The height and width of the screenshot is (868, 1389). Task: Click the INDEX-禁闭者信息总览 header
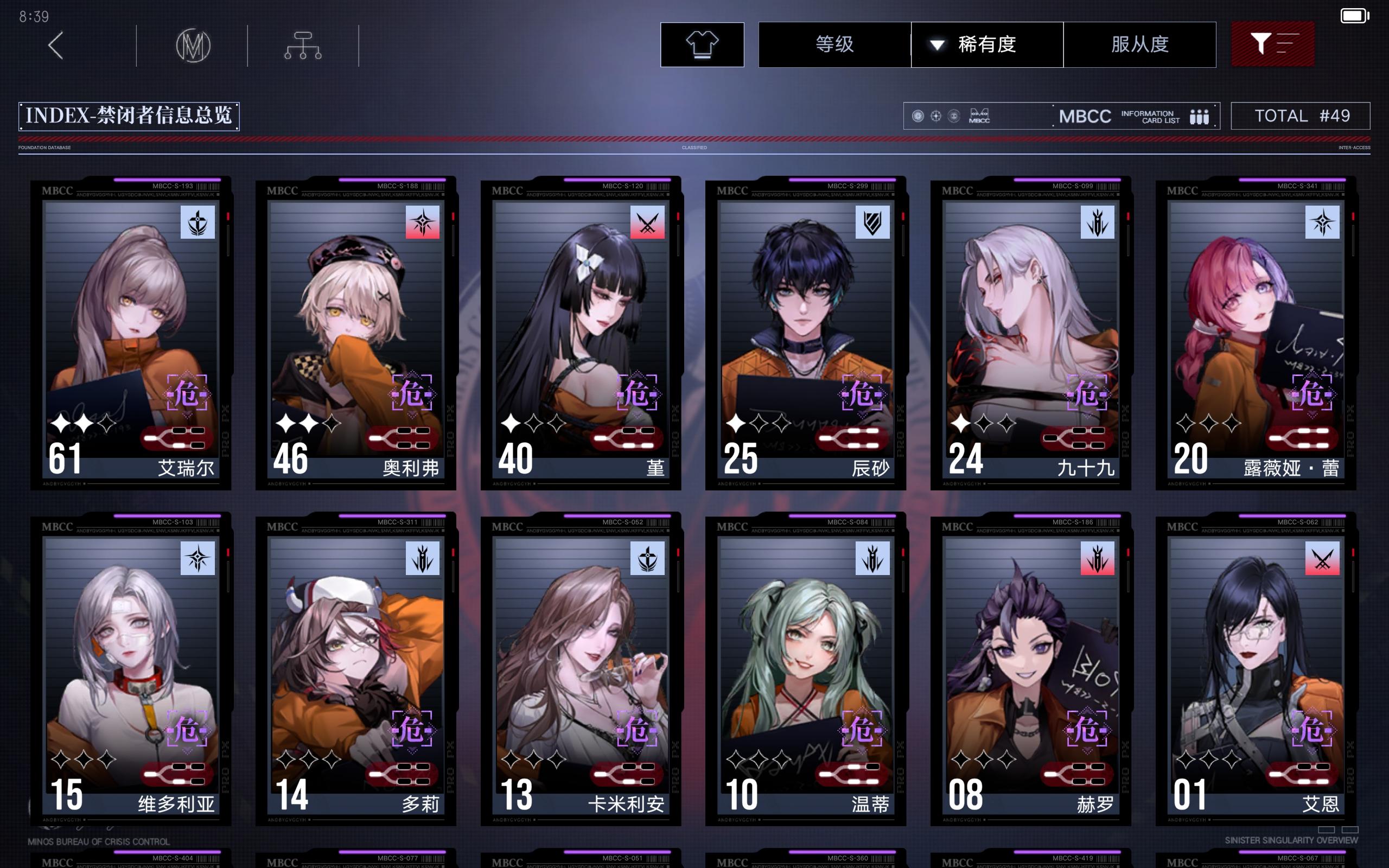(x=129, y=116)
